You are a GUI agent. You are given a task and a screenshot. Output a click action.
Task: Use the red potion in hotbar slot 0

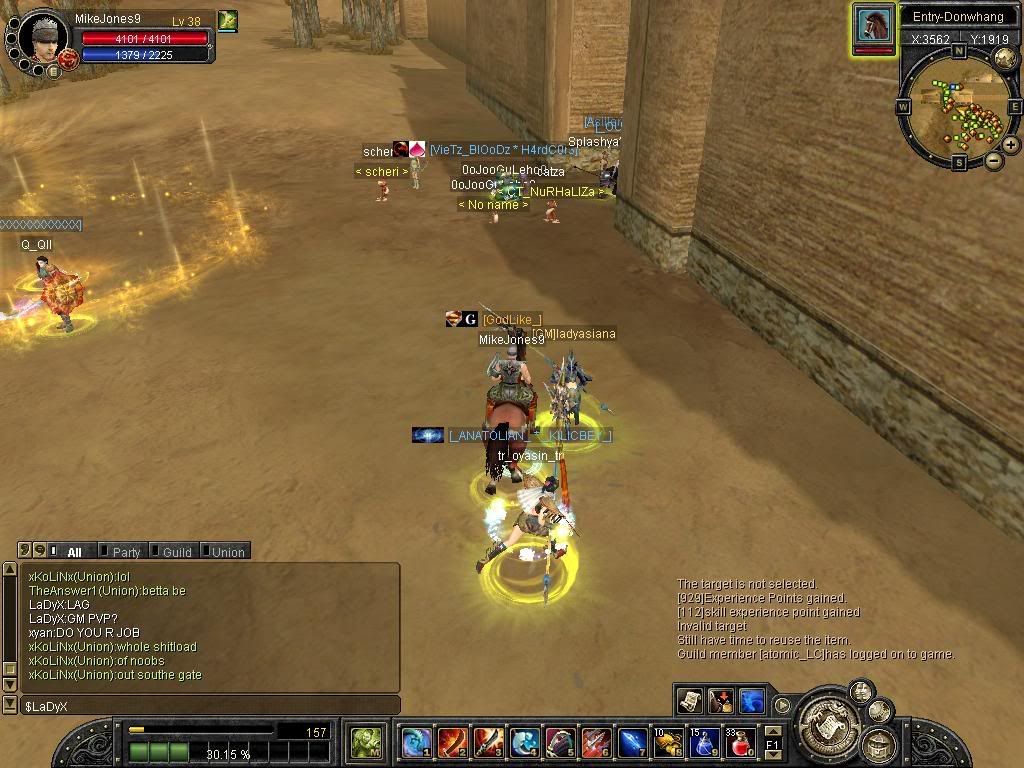click(x=738, y=742)
